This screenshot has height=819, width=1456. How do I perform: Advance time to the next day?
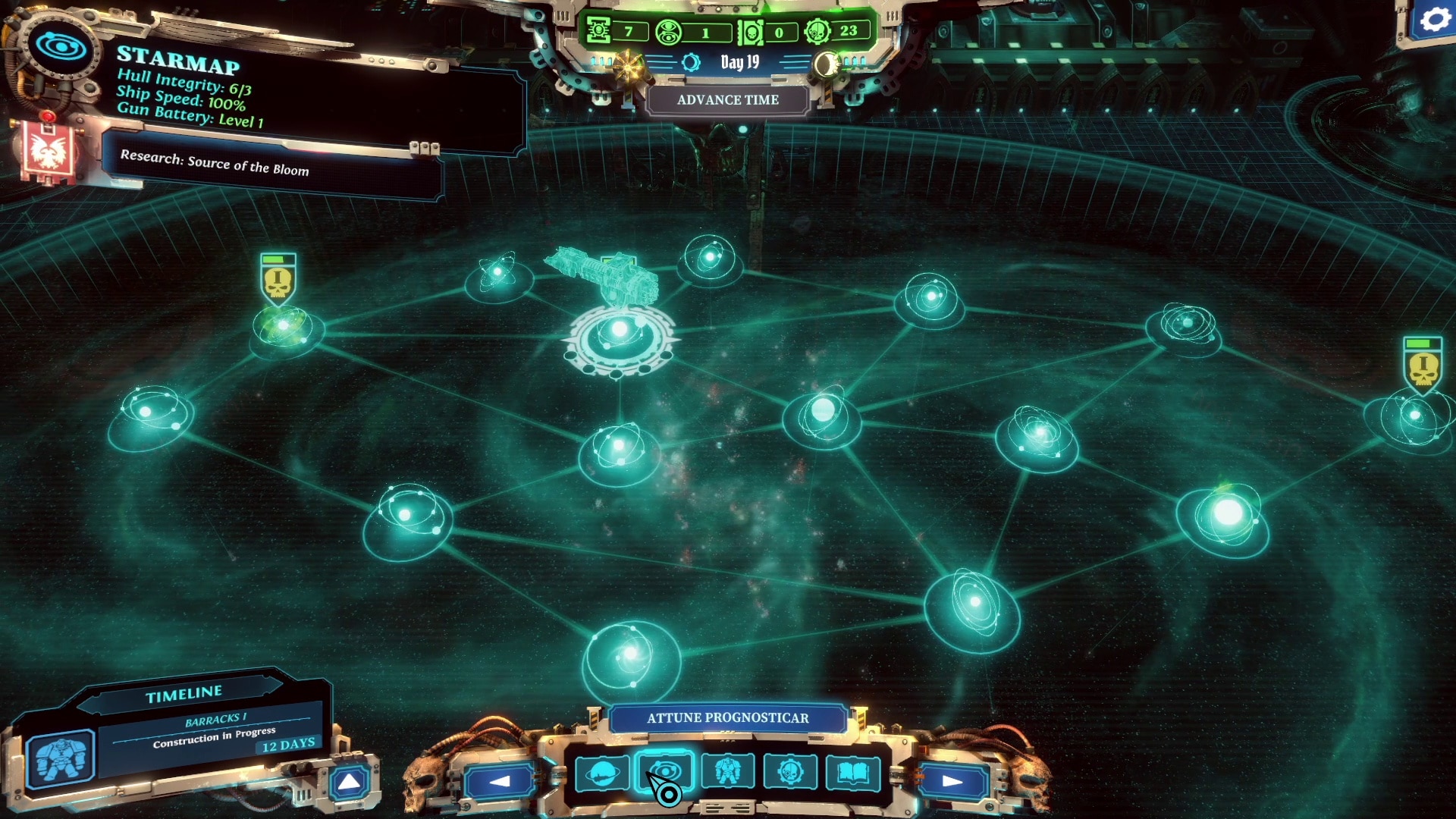[727, 100]
